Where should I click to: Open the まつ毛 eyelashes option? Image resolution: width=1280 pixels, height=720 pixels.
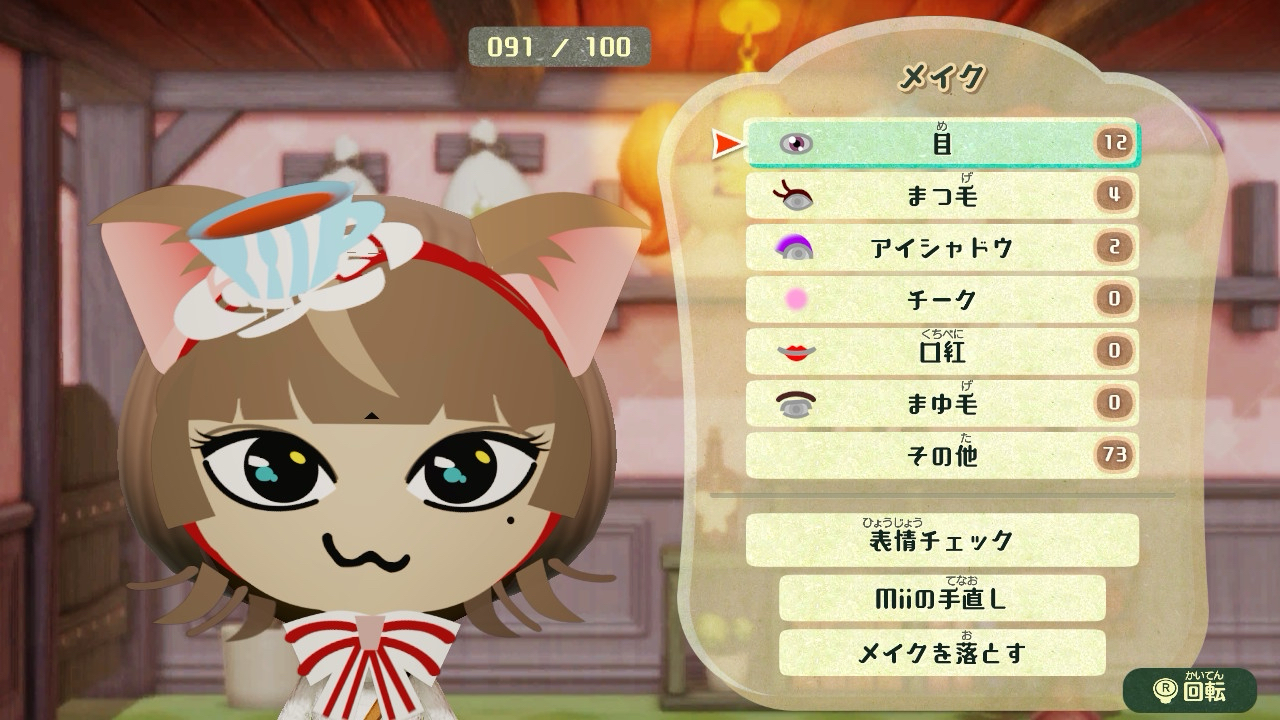pos(941,196)
